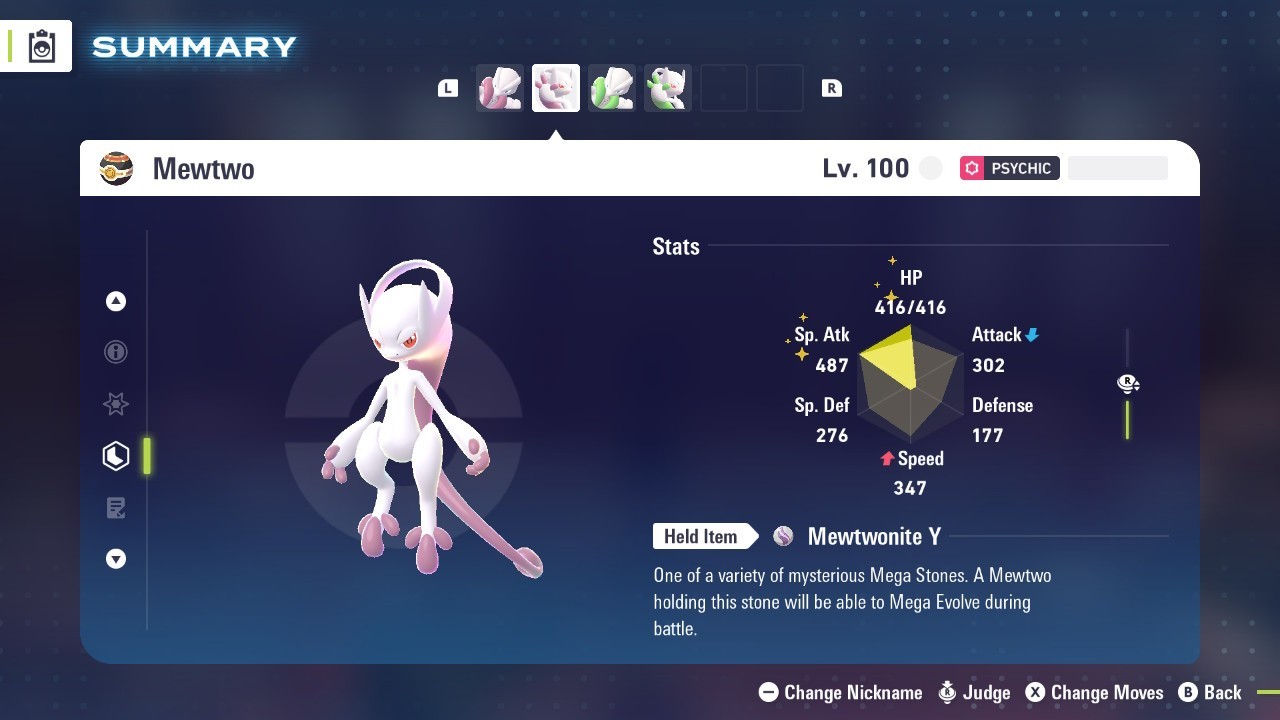The image size is (1280, 720).
Task: Select the hexagon stats tab
Action: pyautogui.click(x=116, y=456)
